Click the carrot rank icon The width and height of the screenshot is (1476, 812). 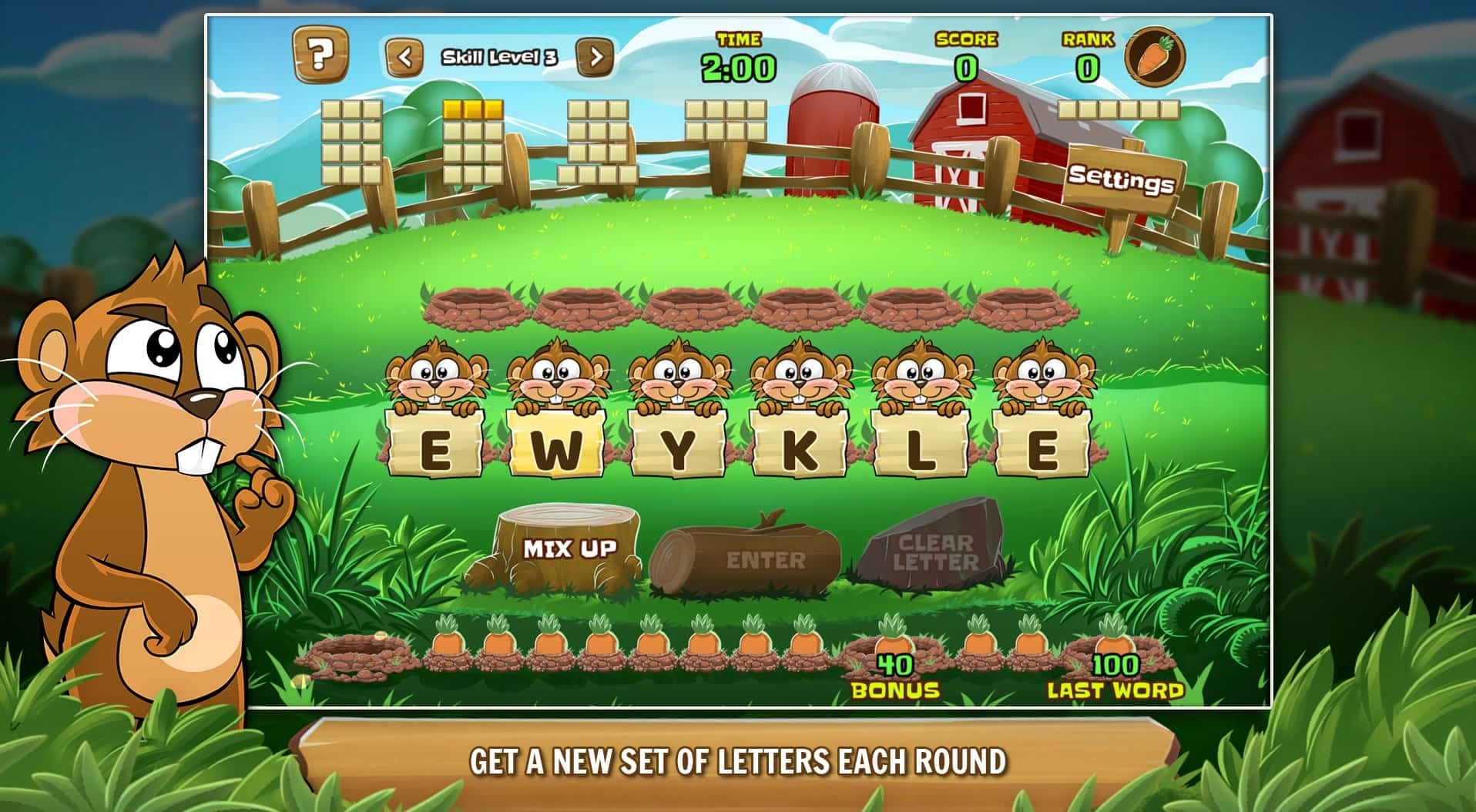tap(1155, 57)
